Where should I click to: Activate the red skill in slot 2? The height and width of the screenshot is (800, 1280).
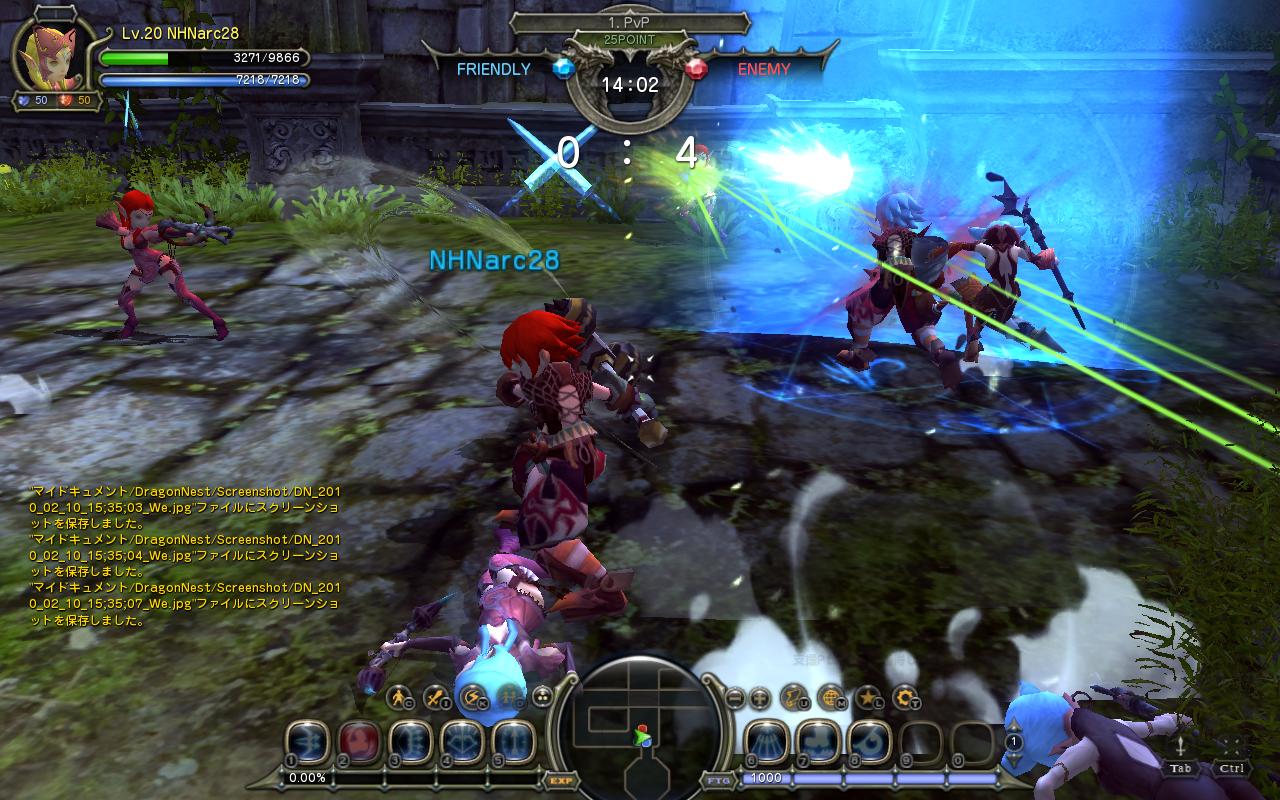point(358,742)
